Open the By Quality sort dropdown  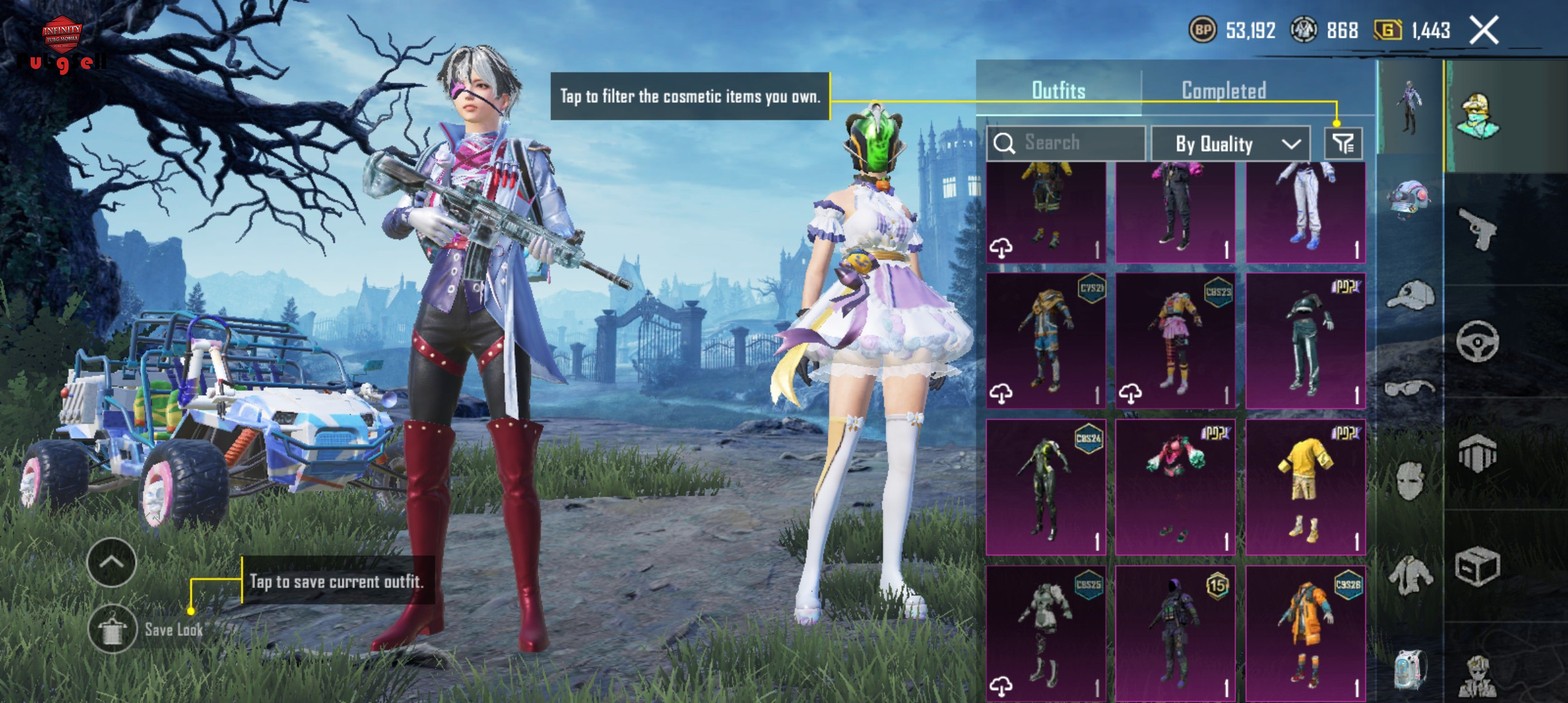click(1231, 144)
